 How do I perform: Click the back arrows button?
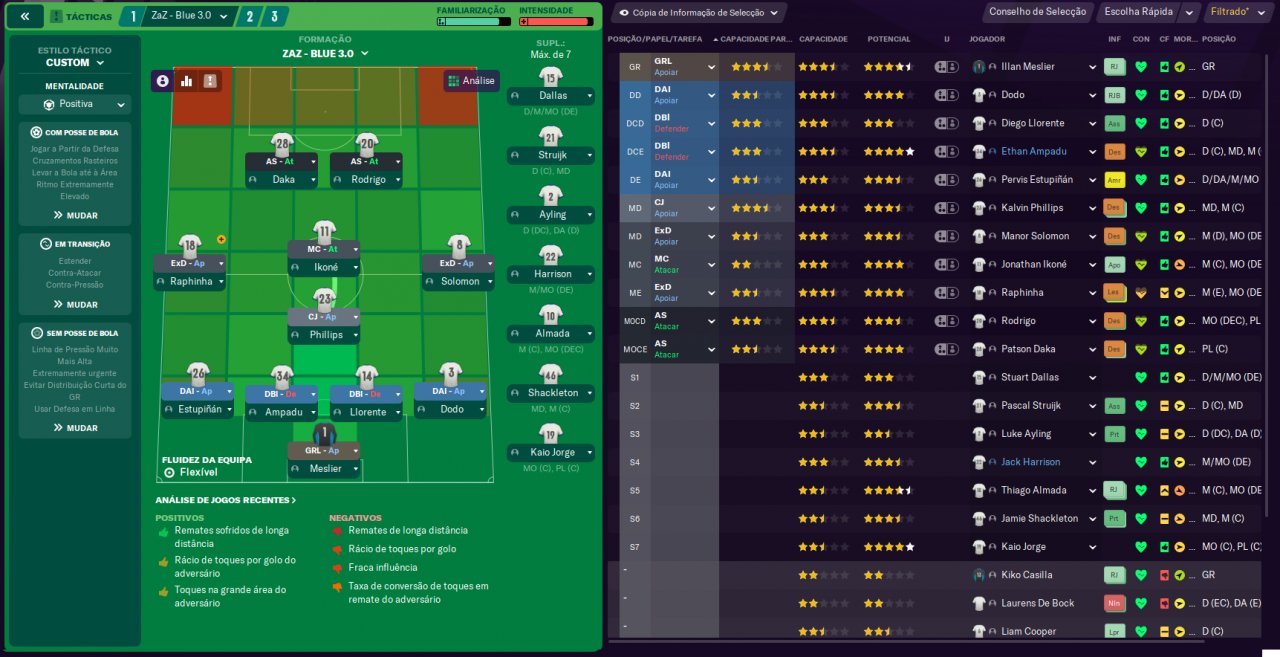click(25, 16)
